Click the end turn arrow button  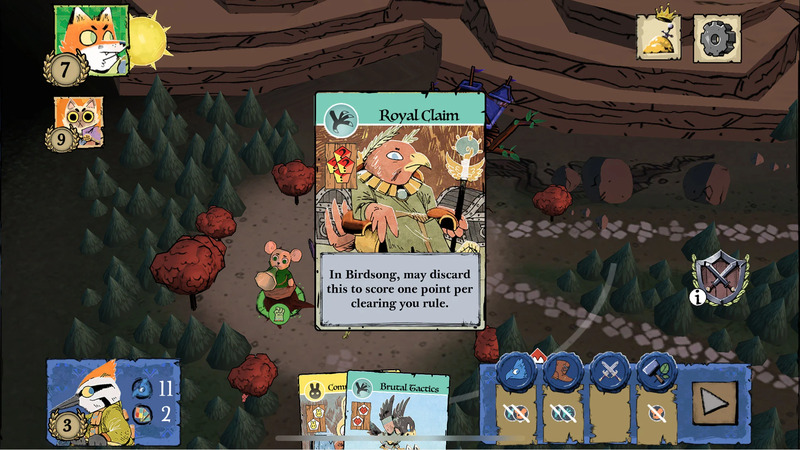717,403
